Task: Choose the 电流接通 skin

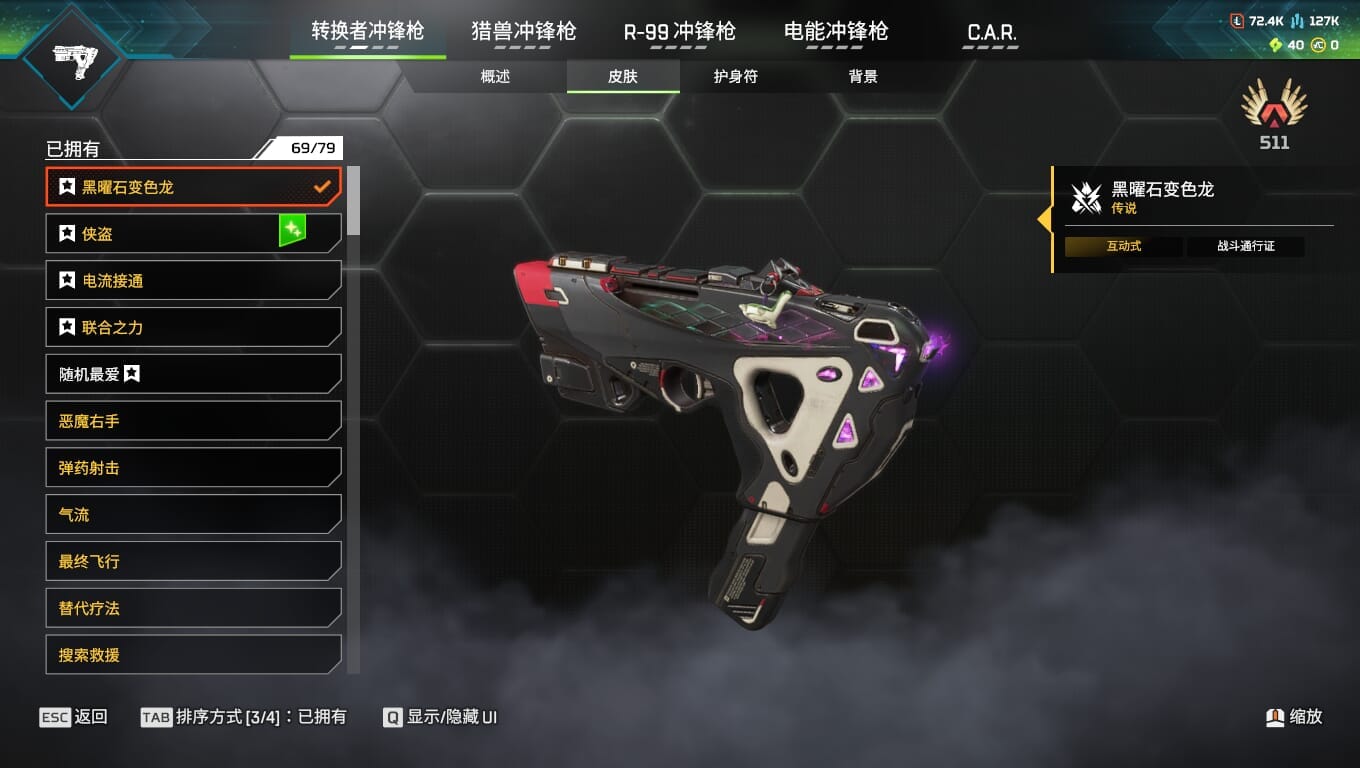Action: [x=193, y=280]
